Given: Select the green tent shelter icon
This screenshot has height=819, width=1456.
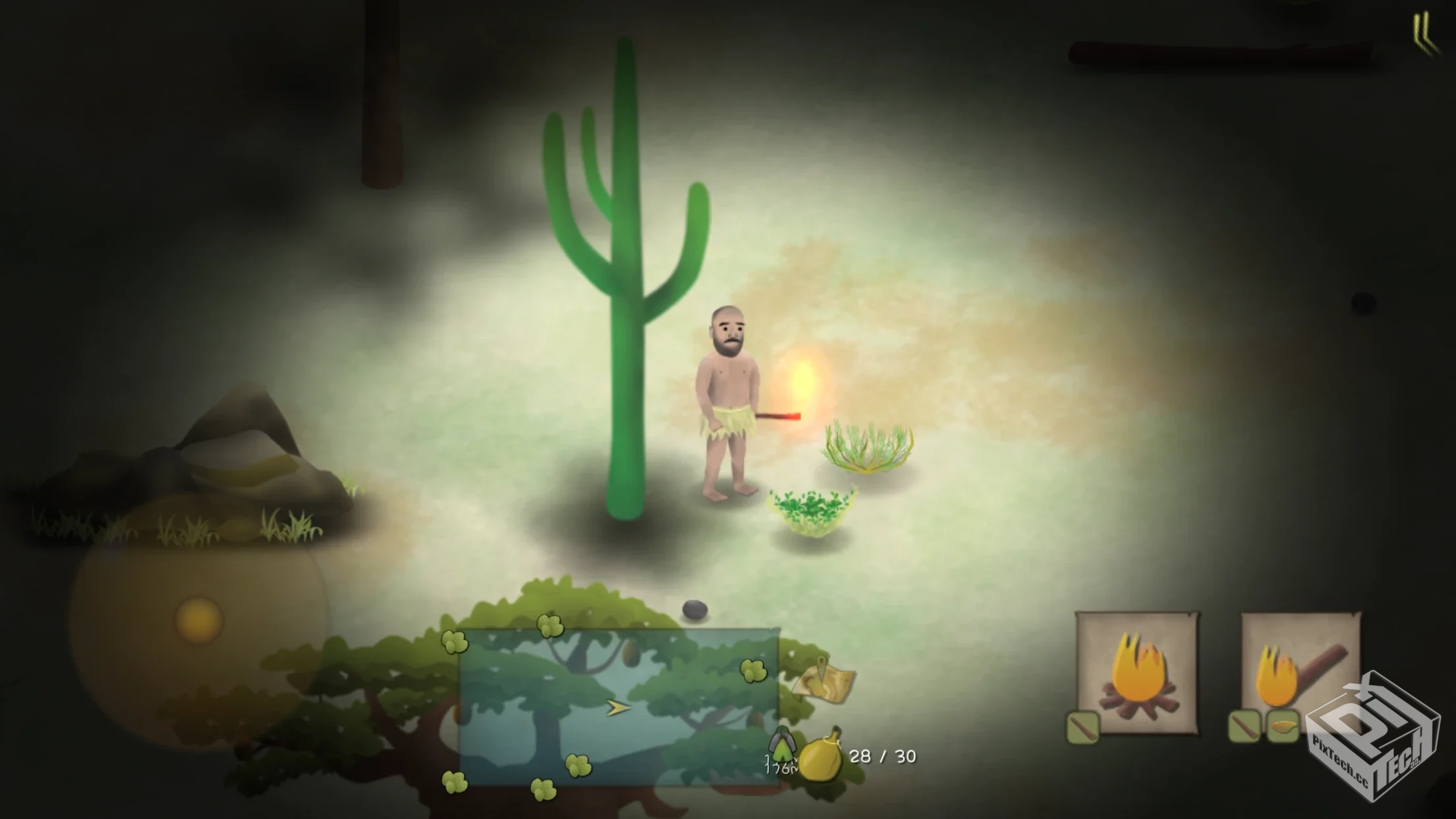Looking at the screenshot, I should [x=783, y=745].
